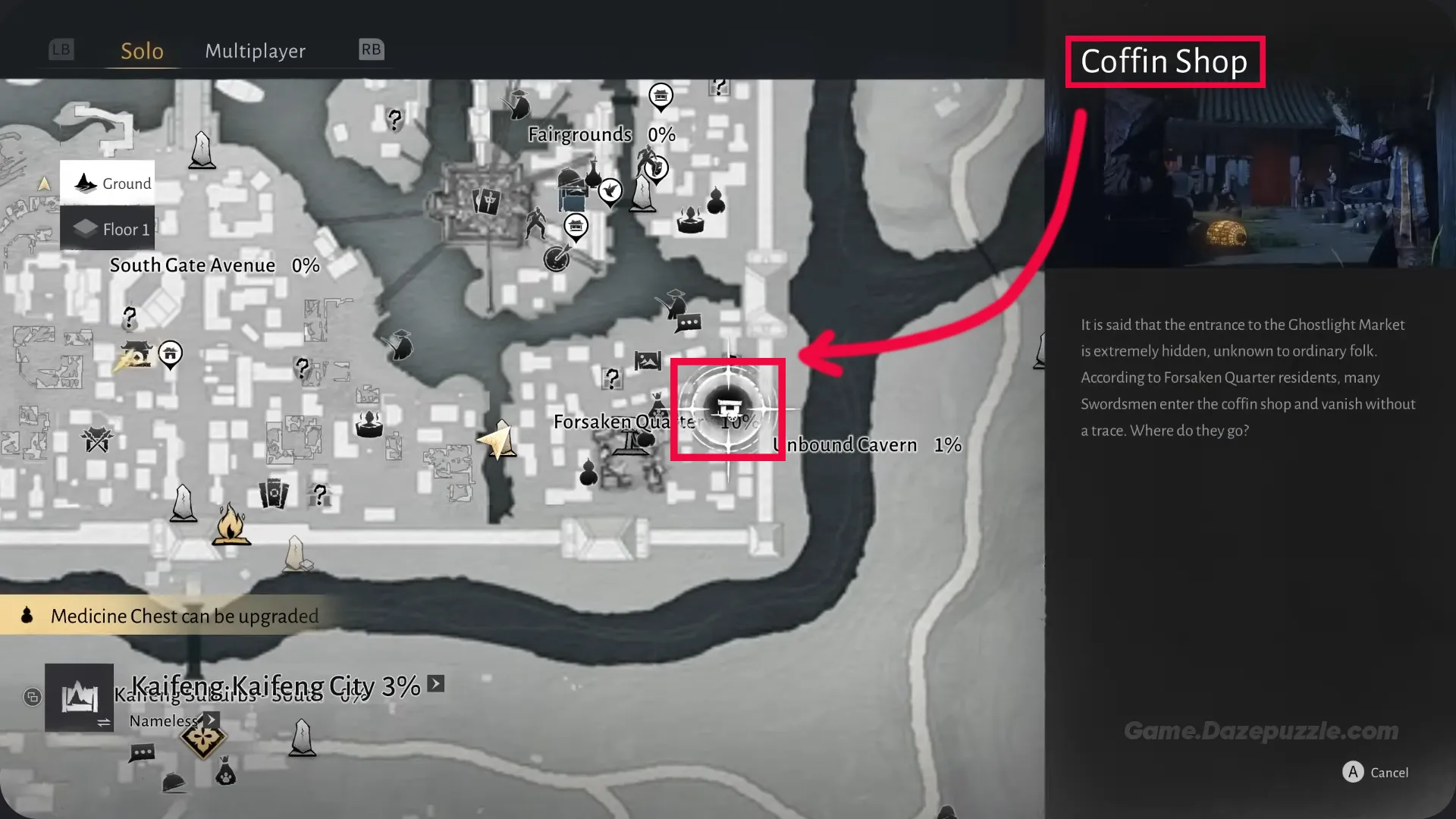This screenshot has width=1456, height=819.
Task: Open the Multiplayer tab
Action: point(255,51)
